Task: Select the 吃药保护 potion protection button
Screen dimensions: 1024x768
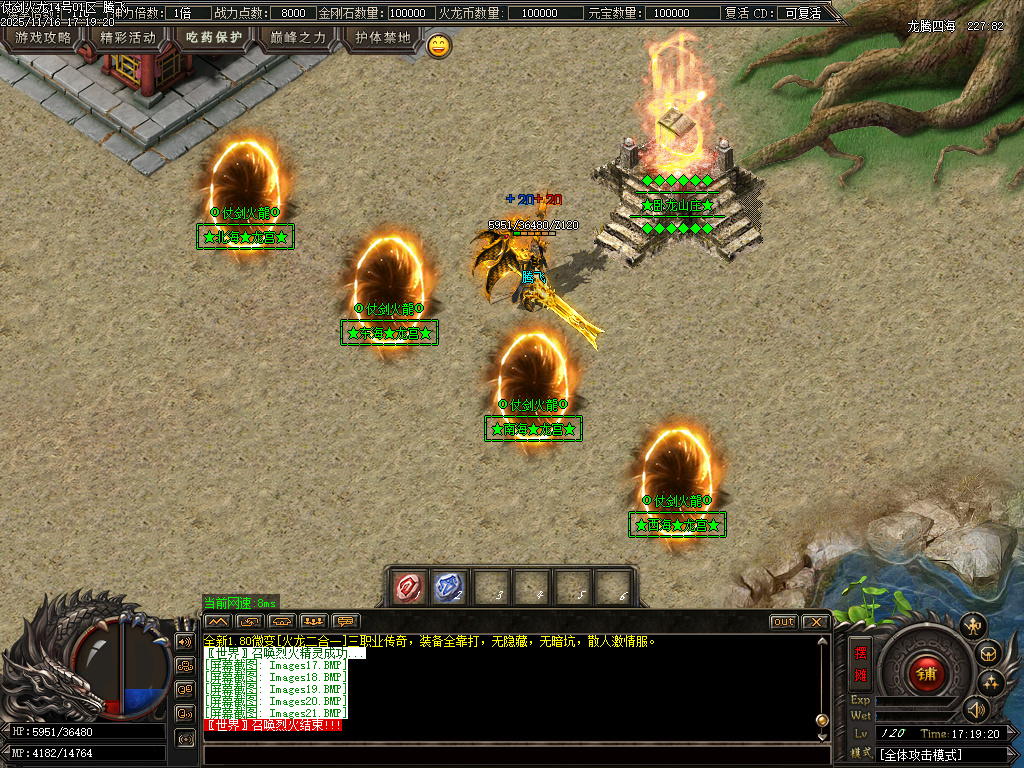Action: pyautogui.click(x=214, y=38)
